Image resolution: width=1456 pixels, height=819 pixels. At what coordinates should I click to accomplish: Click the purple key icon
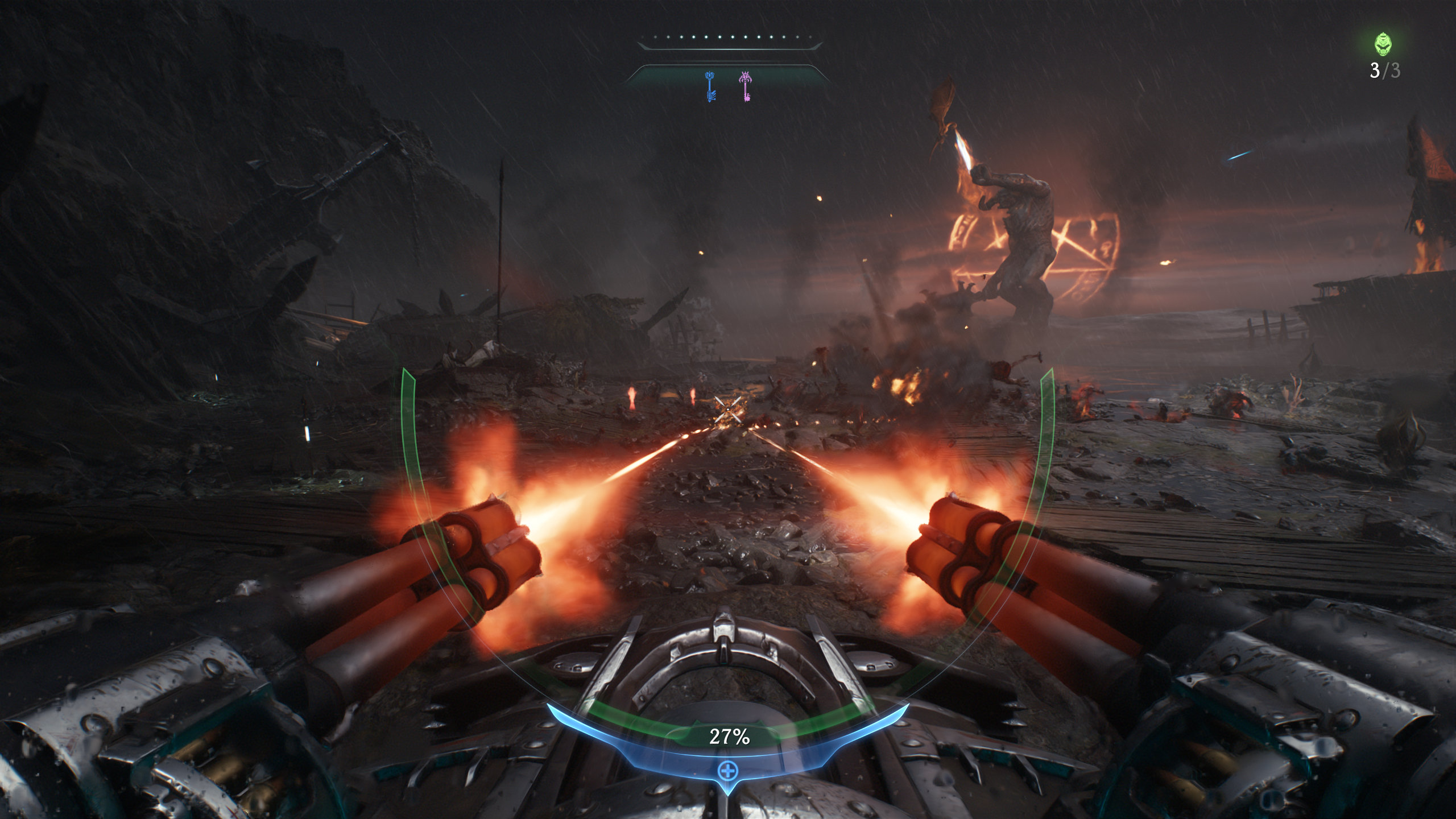745,86
